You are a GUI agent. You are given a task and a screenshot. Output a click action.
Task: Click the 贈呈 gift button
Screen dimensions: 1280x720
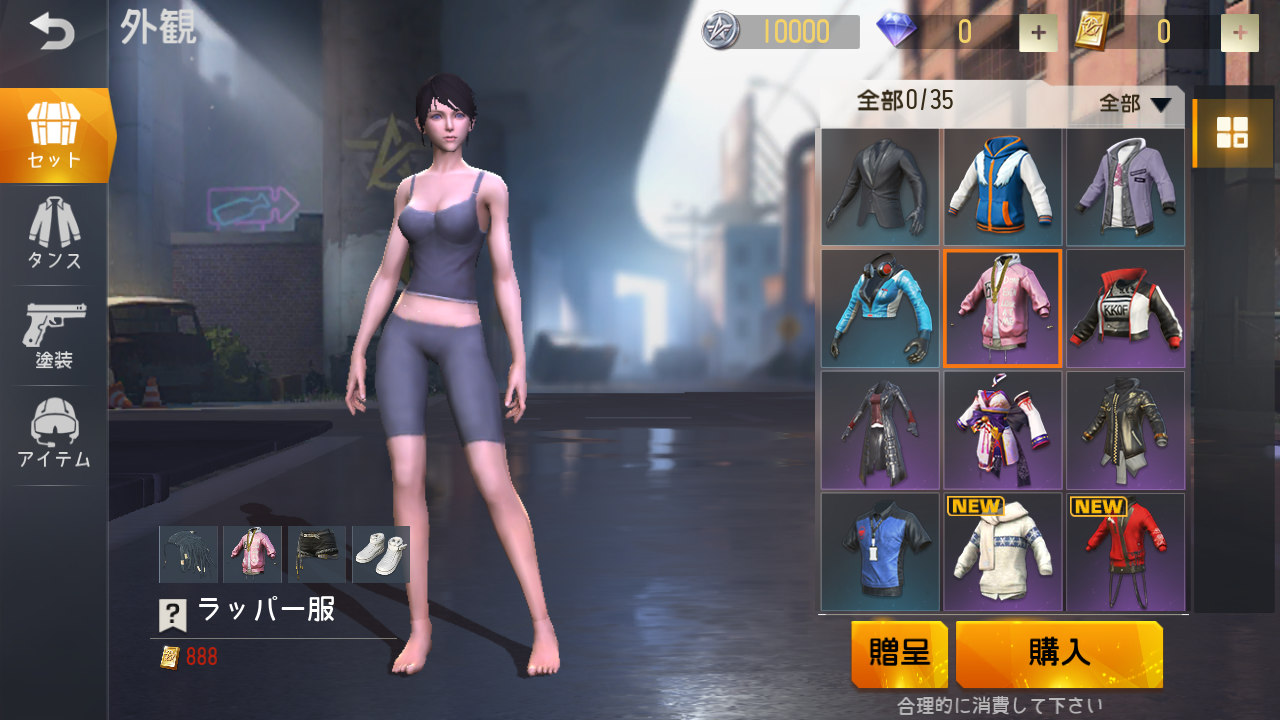pos(899,654)
